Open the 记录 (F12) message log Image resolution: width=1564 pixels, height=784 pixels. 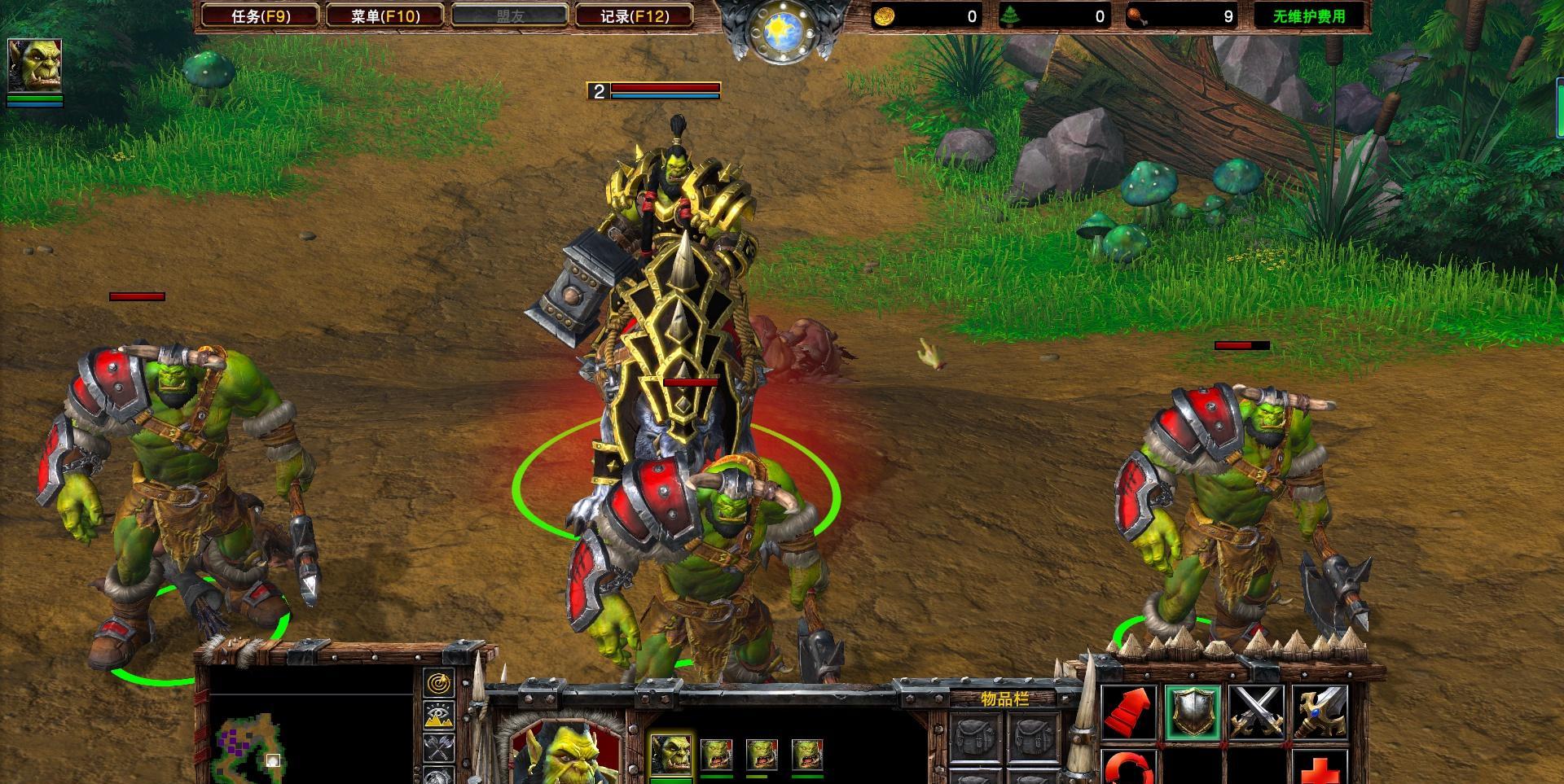[x=634, y=15]
